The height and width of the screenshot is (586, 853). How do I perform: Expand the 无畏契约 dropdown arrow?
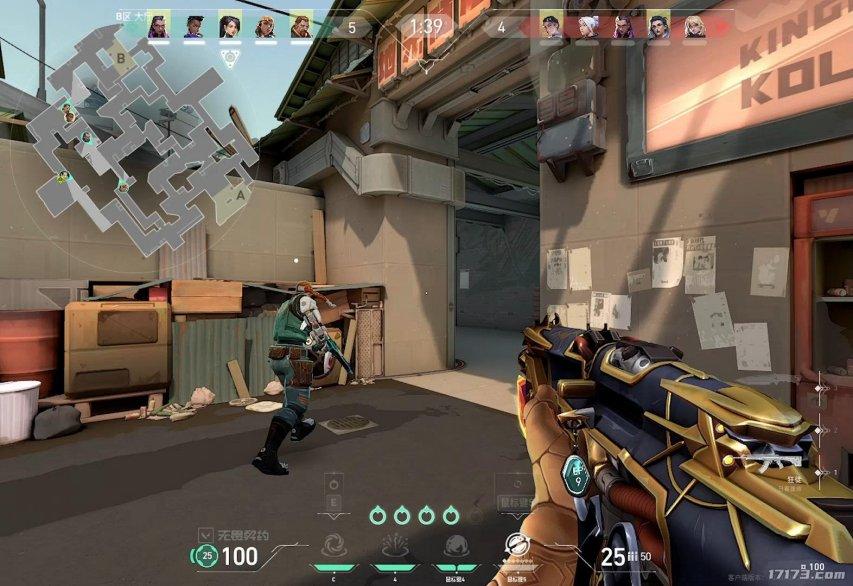[205, 534]
